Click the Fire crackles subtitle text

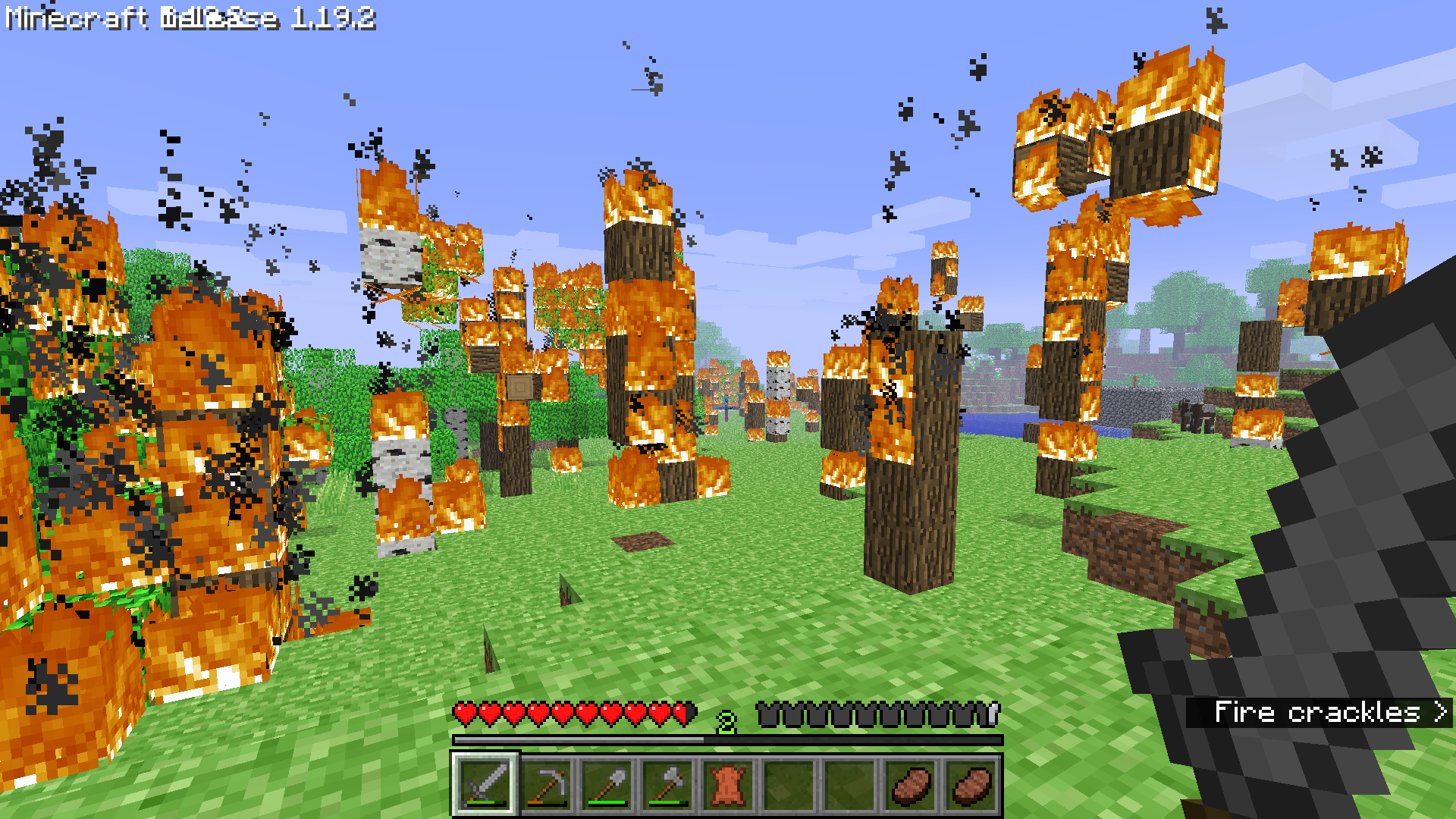coord(1319,711)
